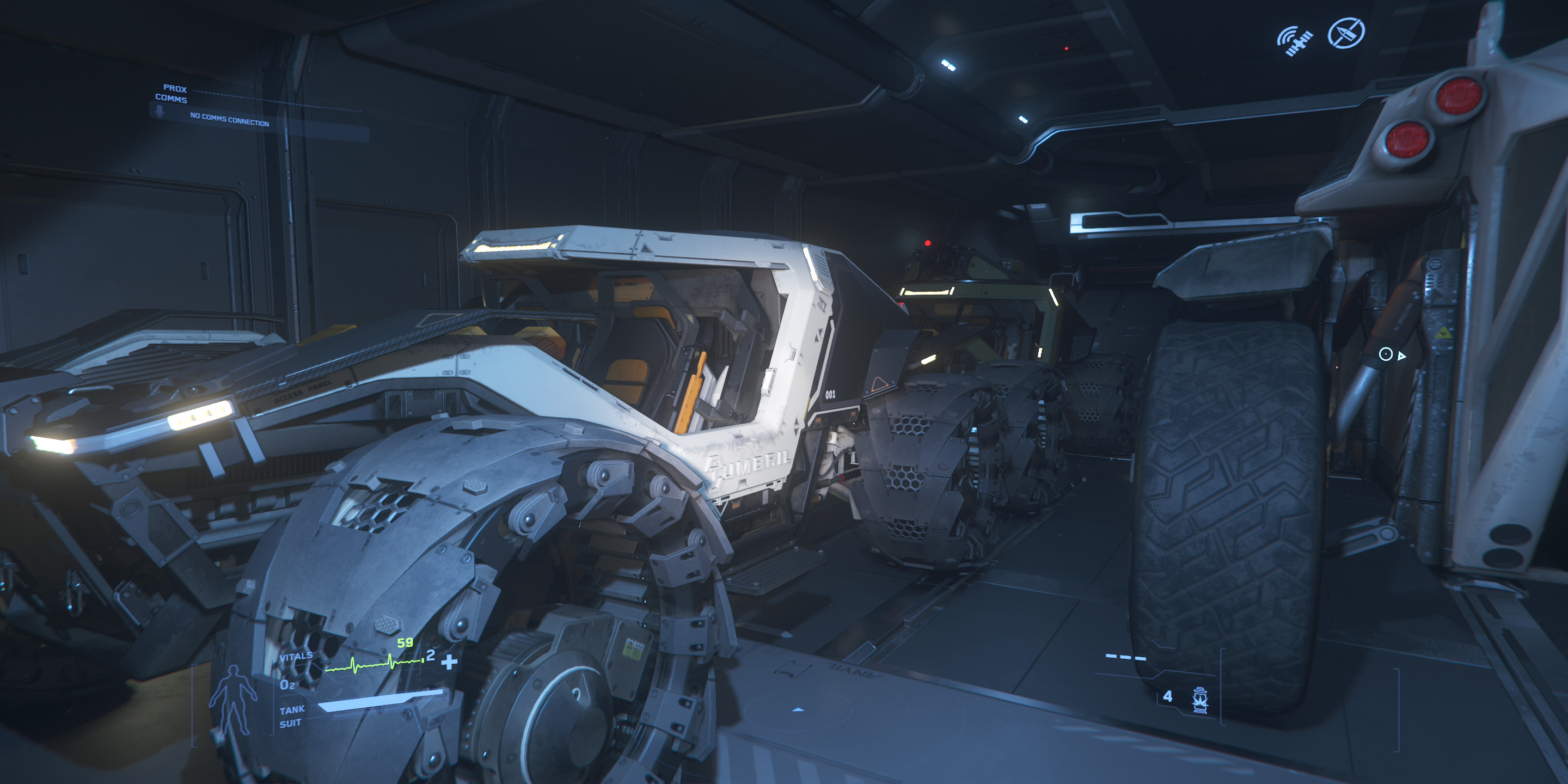Click the crossed-out circular ship icon
Image resolution: width=1568 pixels, height=784 pixels.
[1346, 33]
